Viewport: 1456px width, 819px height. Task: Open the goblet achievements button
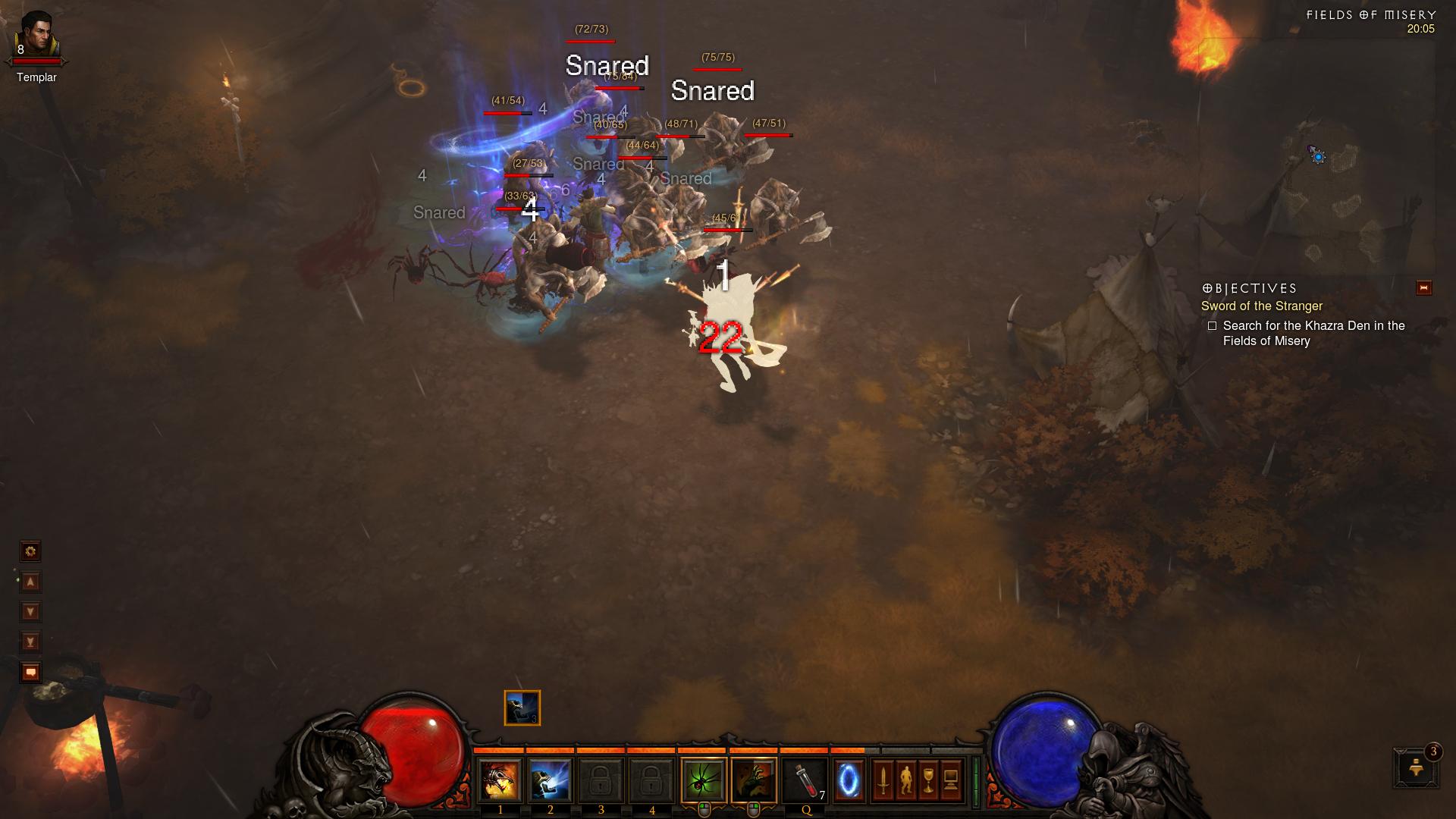point(928,780)
